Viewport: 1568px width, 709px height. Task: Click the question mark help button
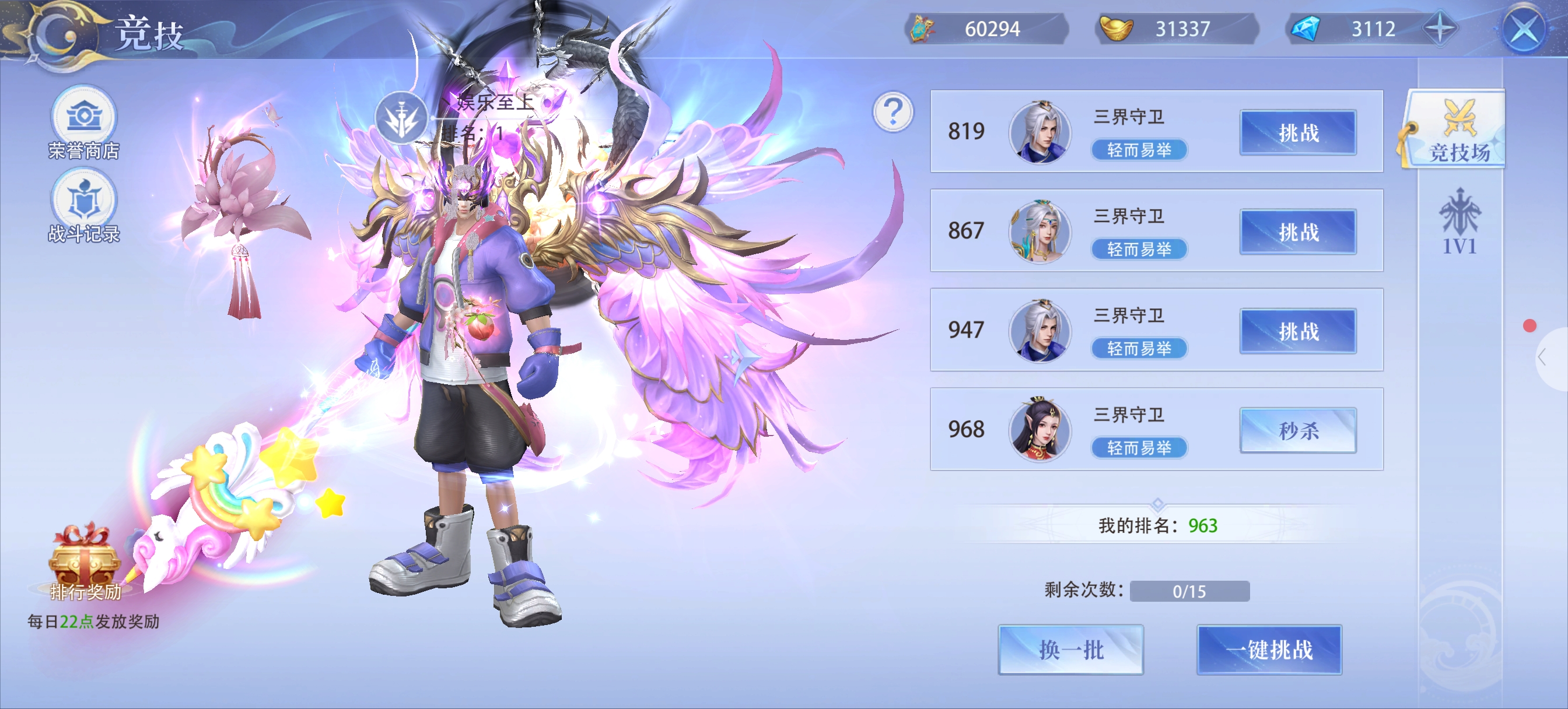[892, 112]
